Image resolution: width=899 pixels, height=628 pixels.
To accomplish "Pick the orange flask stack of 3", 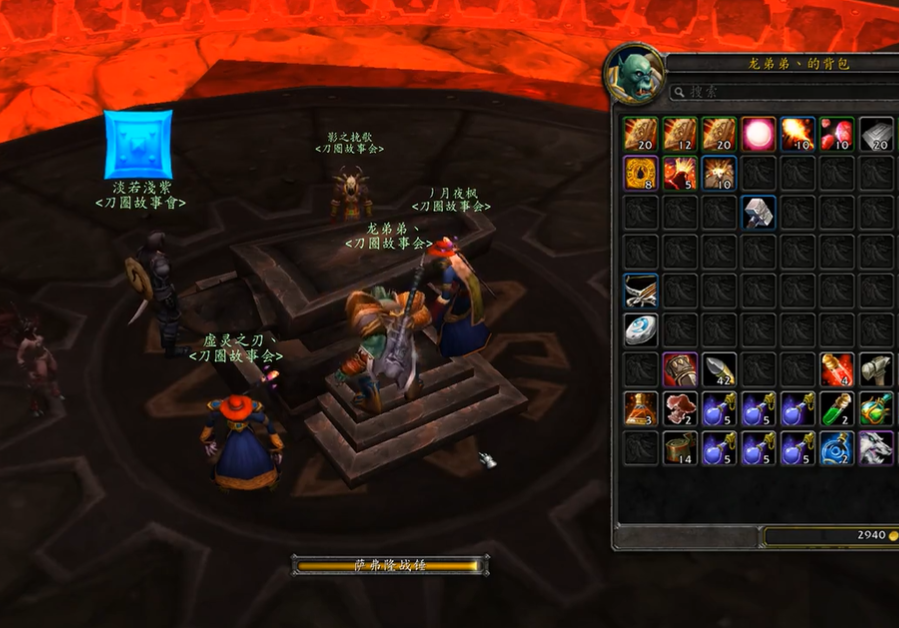I will [x=641, y=408].
